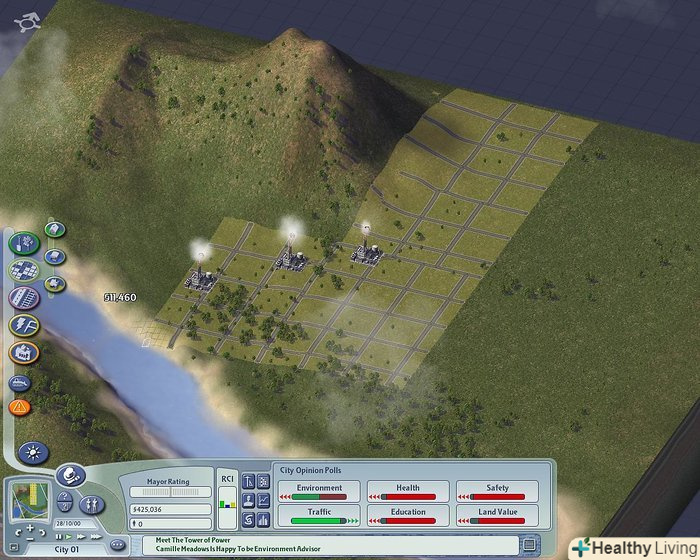Image resolution: width=700 pixels, height=560 pixels.
Task: Open the transportation building menu
Action: pyautogui.click(x=24, y=298)
